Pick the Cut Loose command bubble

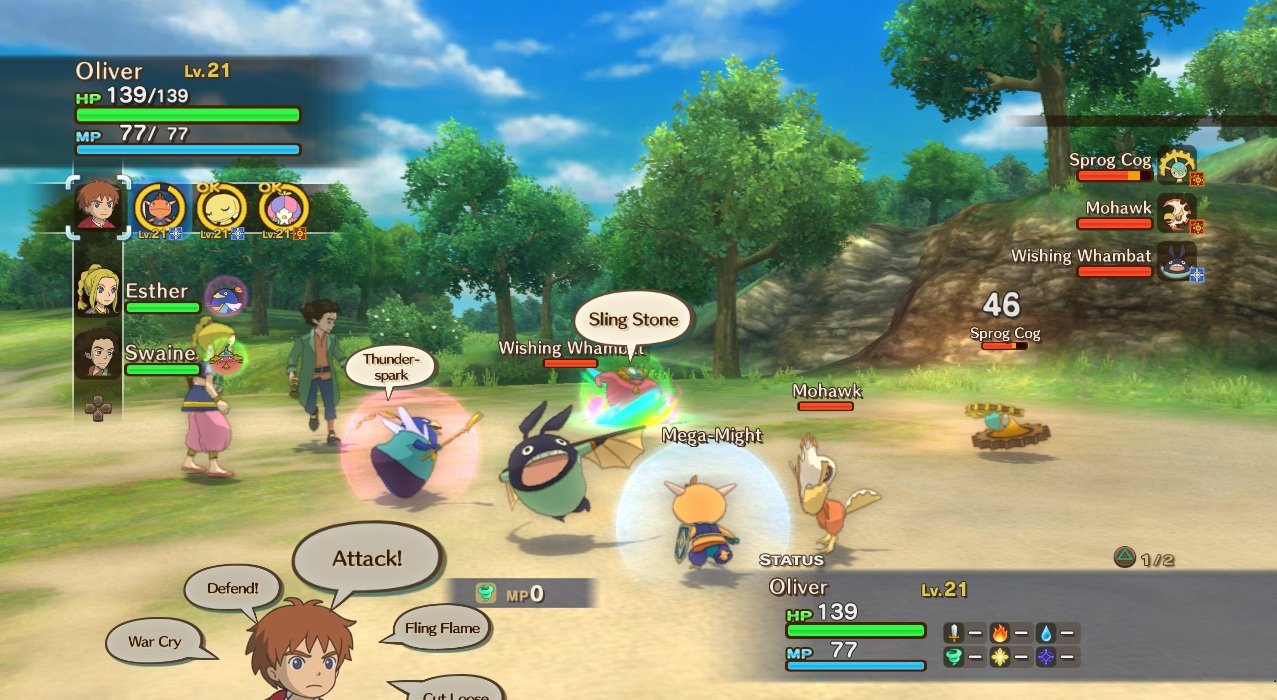point(456,693)
